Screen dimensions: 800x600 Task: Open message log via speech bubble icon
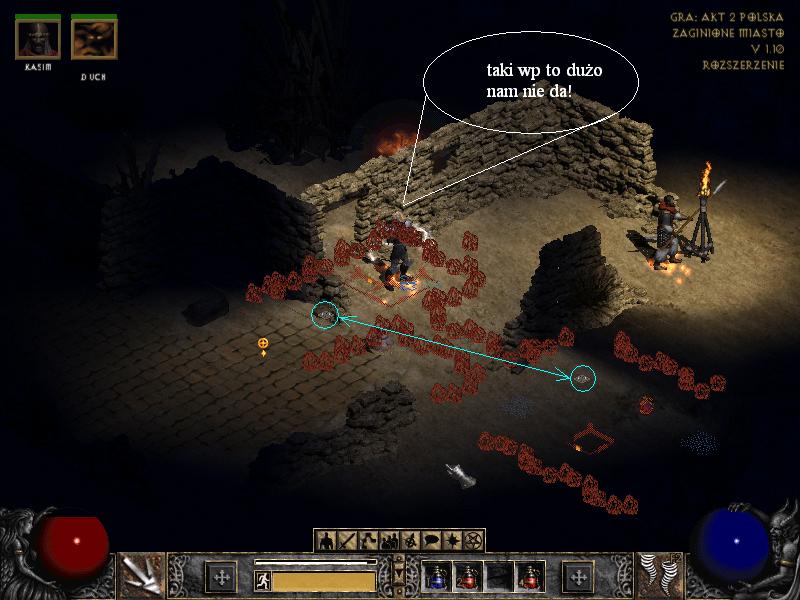pyautogui.click(x=433, y=541)
